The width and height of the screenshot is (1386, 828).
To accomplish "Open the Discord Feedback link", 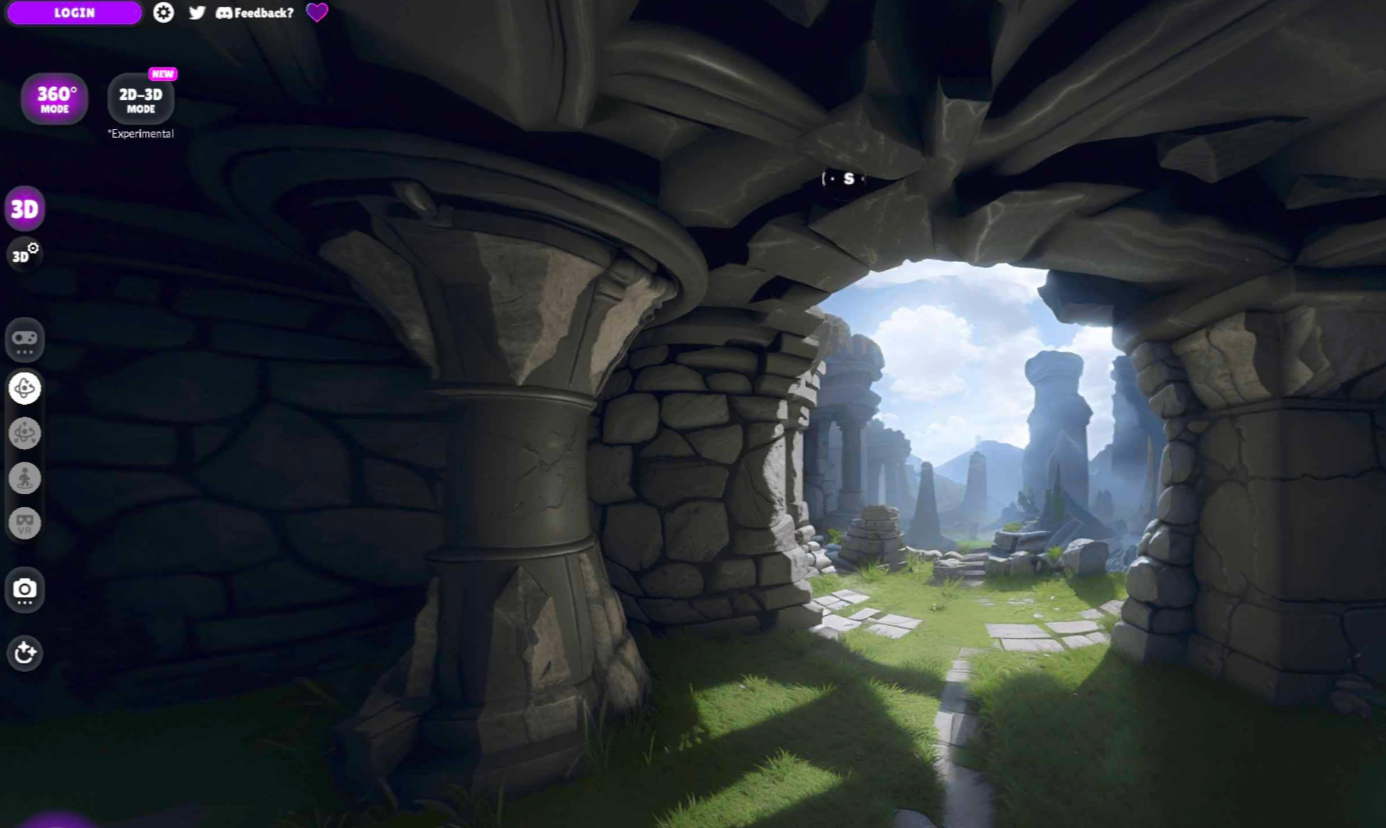I will click(x=255, y=13).
